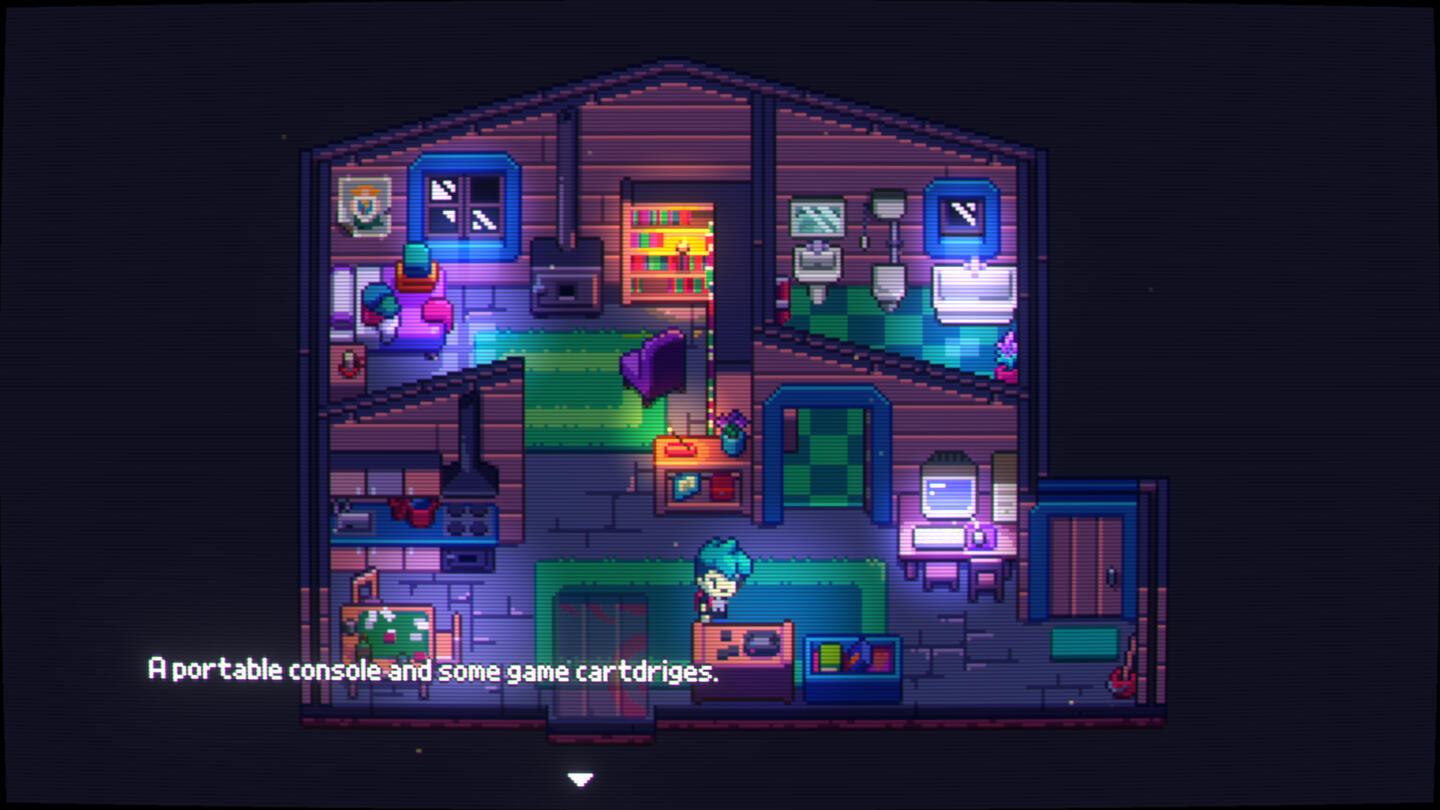Image resolution: width=1440 pixels, height=810 pixels.
Task: Advance dialogue with the white down arrow
Action: pos(580,778)
